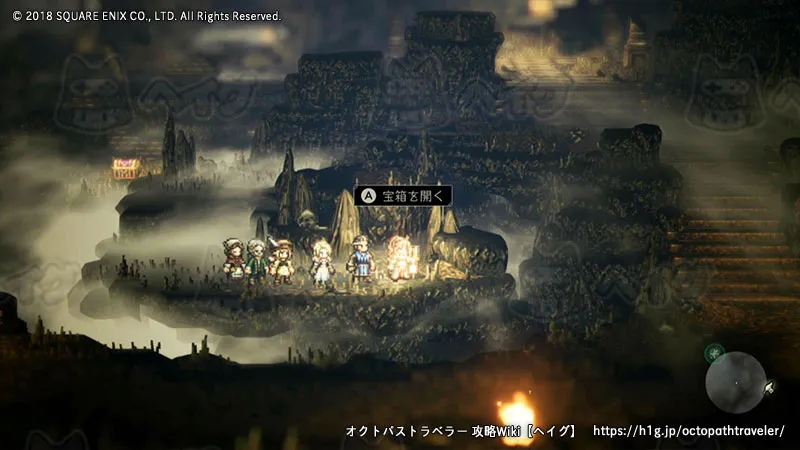Open the h1g.jp octopathtraveler wiki link
This screenshot has height=450, width=800.
pos(689,431)
